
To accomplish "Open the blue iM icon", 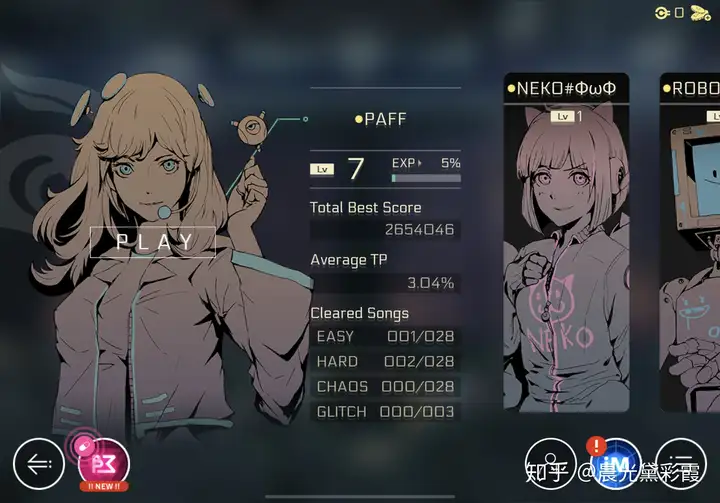I will [x=615, y=464].
